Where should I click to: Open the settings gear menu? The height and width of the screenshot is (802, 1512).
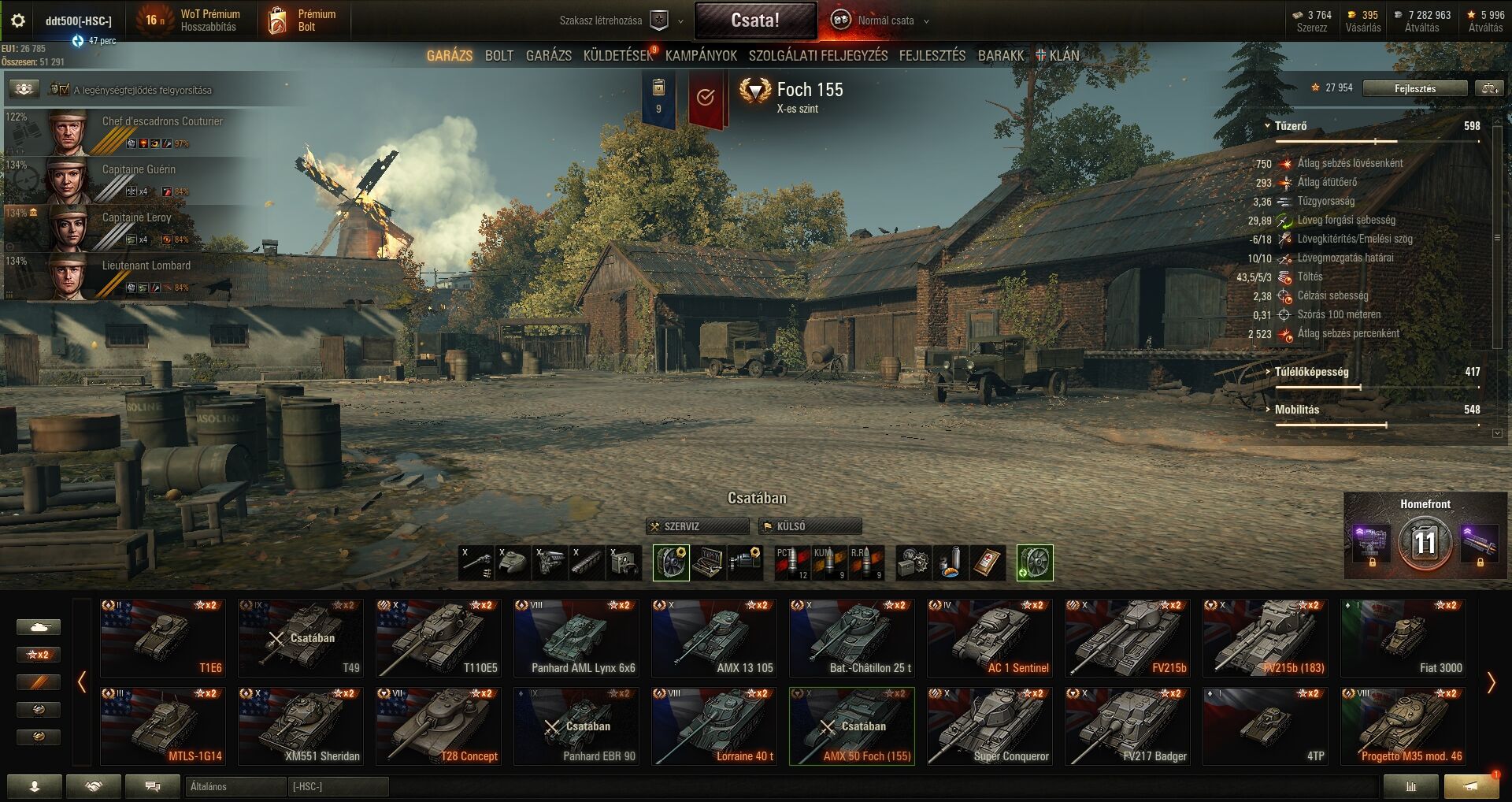pyautogui.click(x=17, y=20)
